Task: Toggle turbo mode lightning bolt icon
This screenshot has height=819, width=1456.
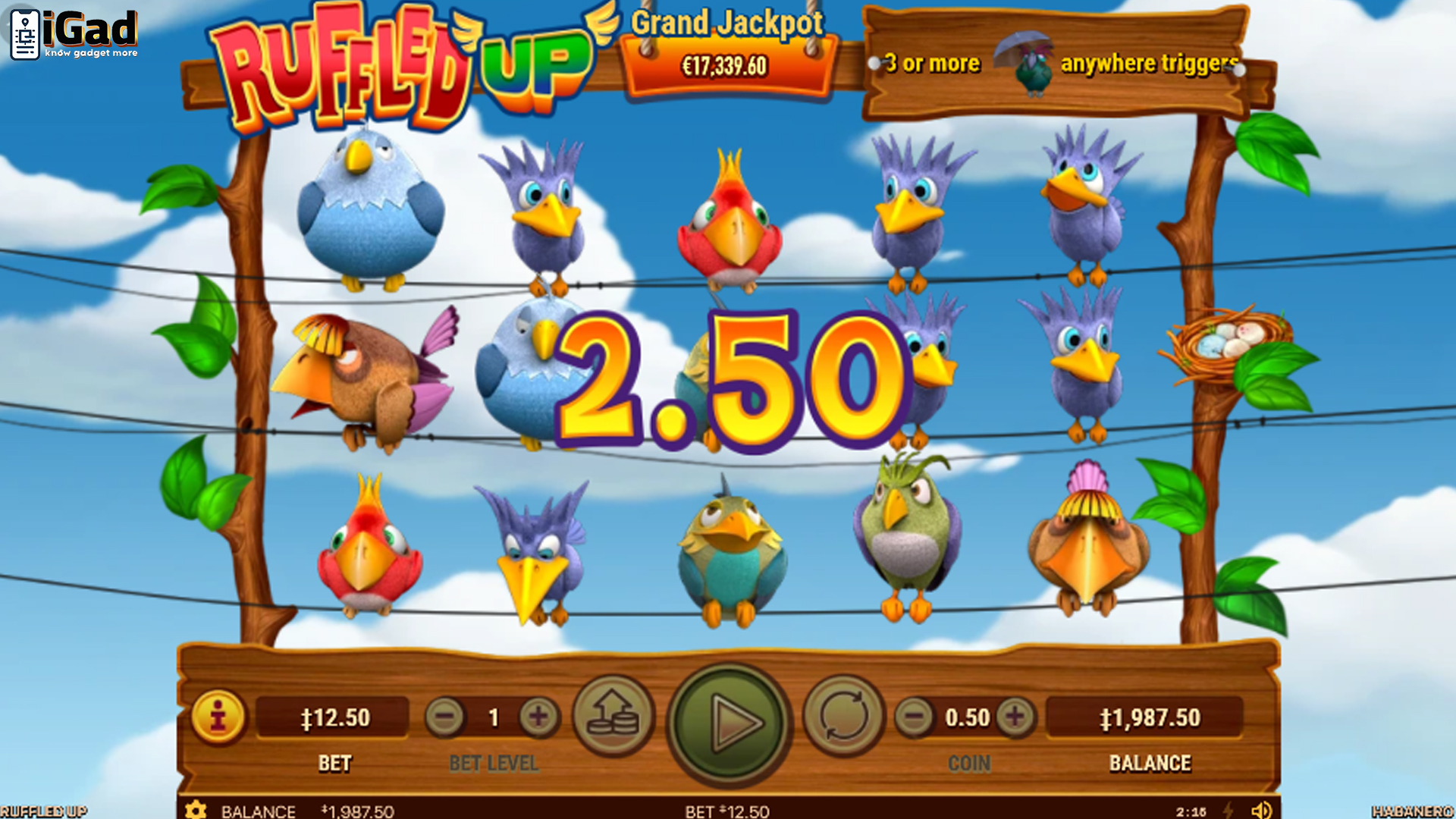Action: [1228, 810]
